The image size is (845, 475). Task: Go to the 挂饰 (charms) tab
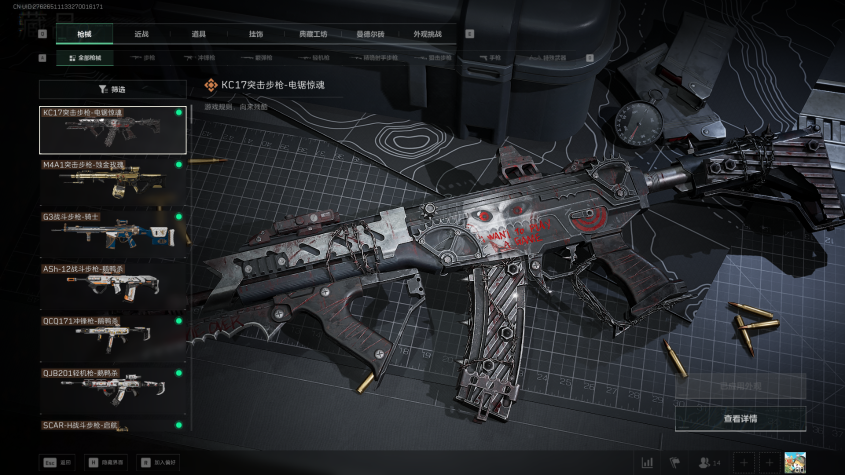[256, 33]
